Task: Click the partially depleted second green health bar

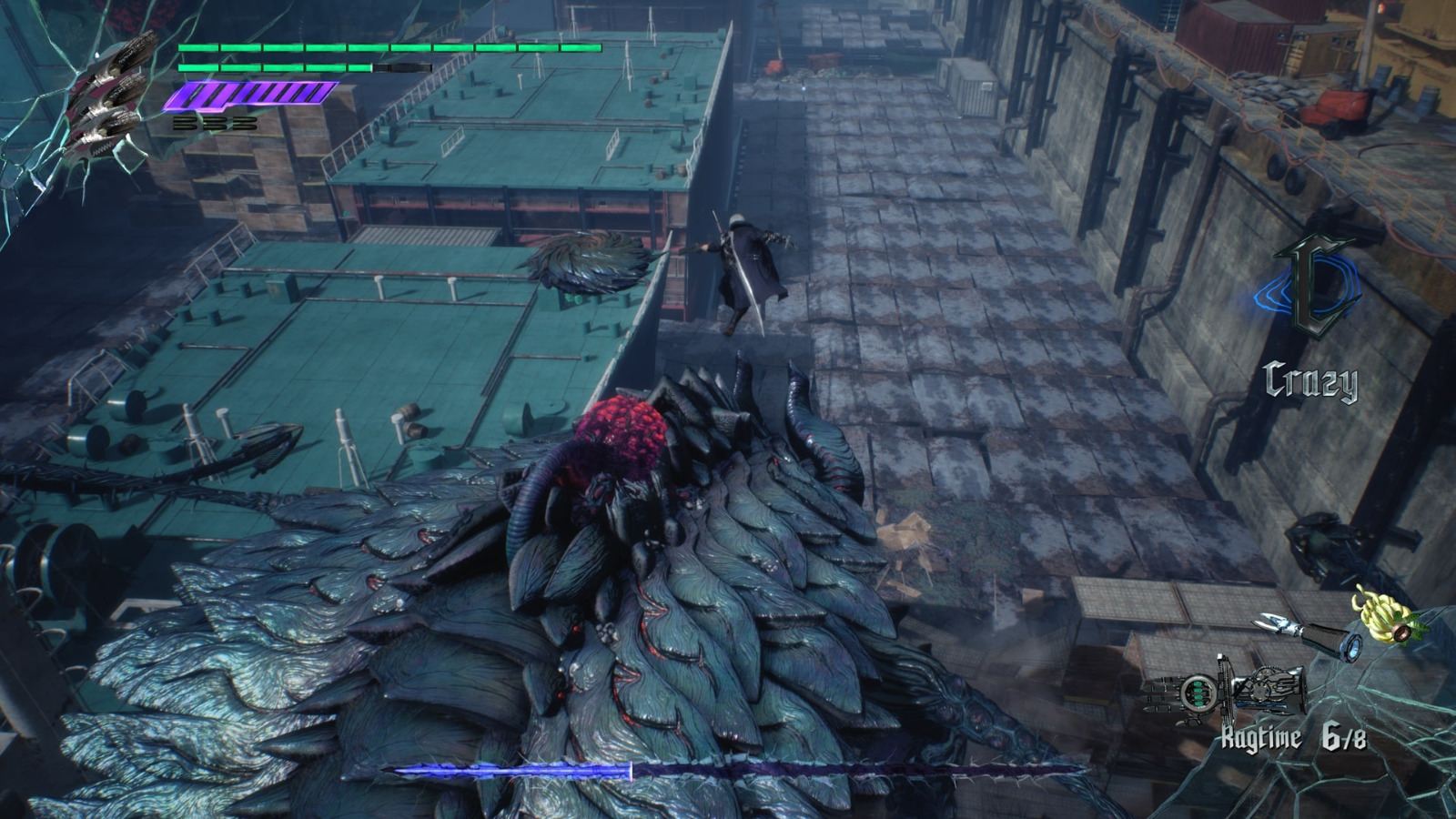Action: pyautogui.click(x=273, y=67)
